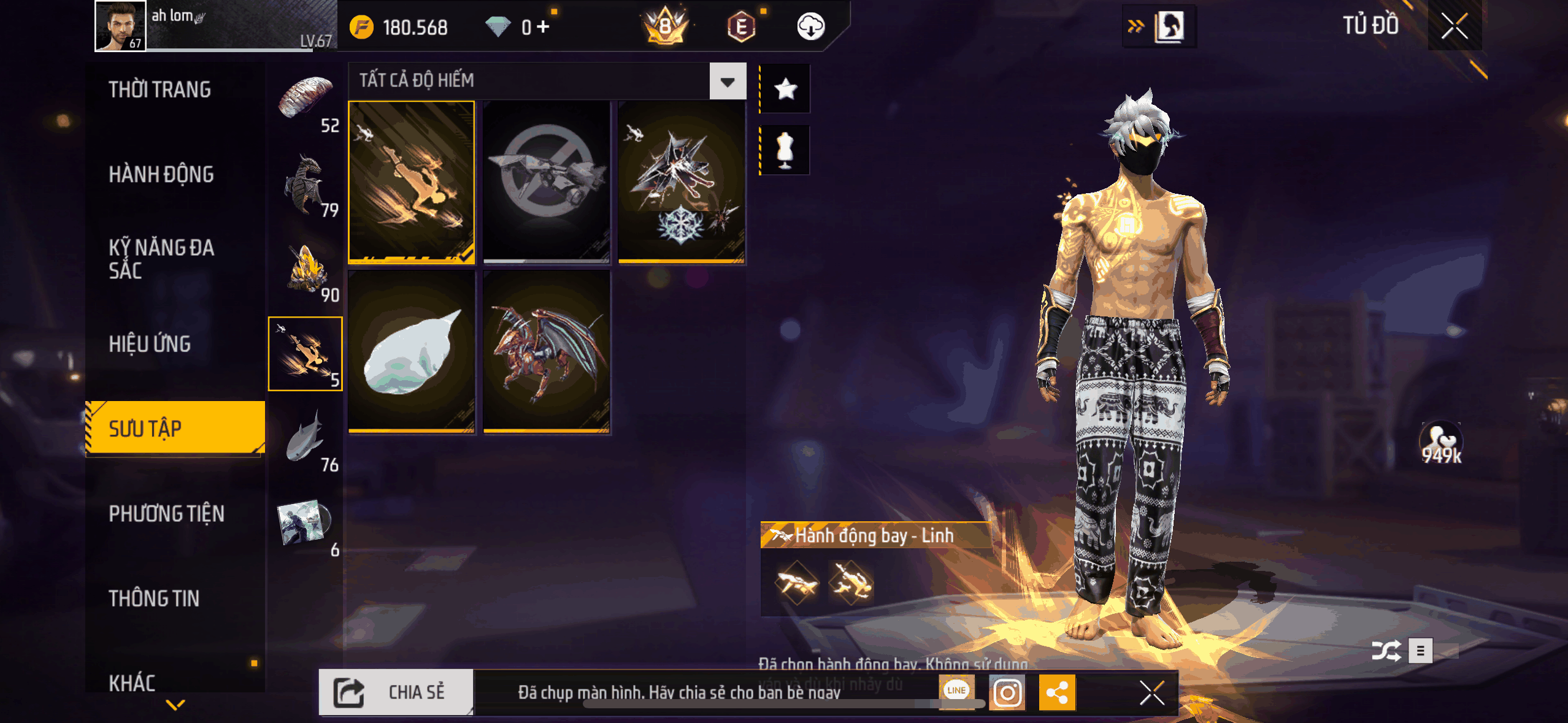Open the HIỆU ỨNG tab

[x=150, y=344]
